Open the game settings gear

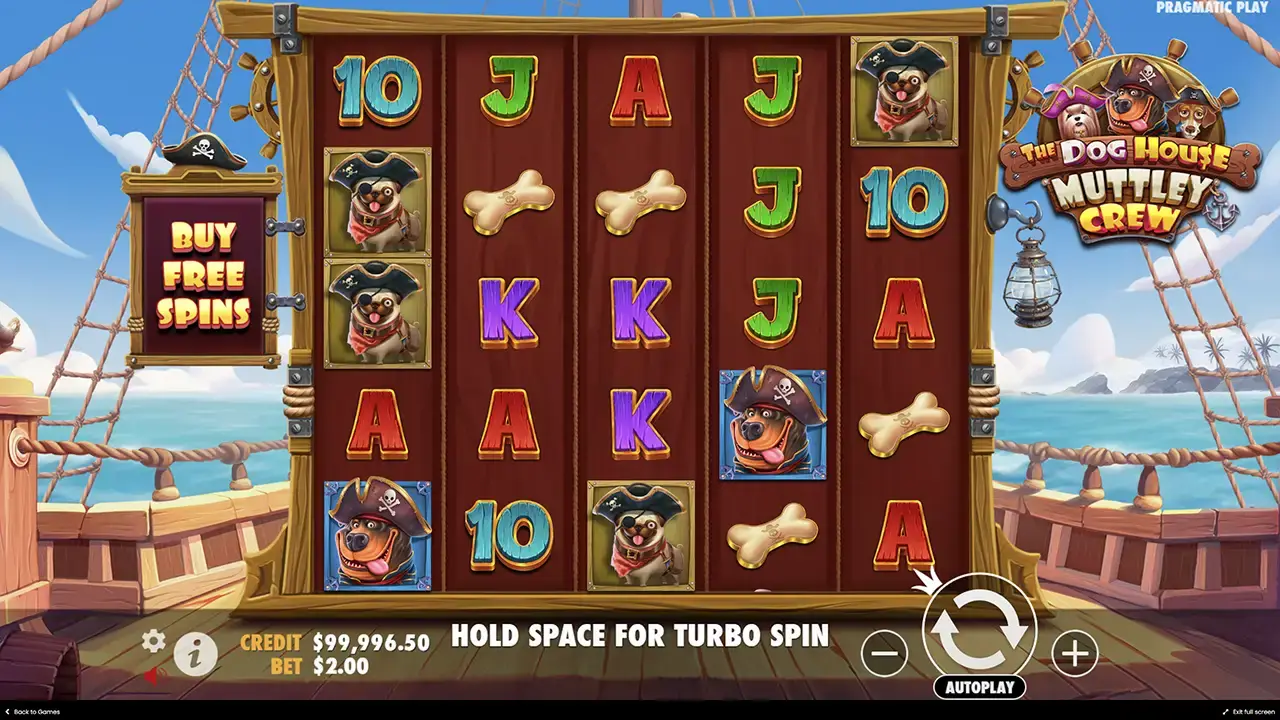(153, 642)
